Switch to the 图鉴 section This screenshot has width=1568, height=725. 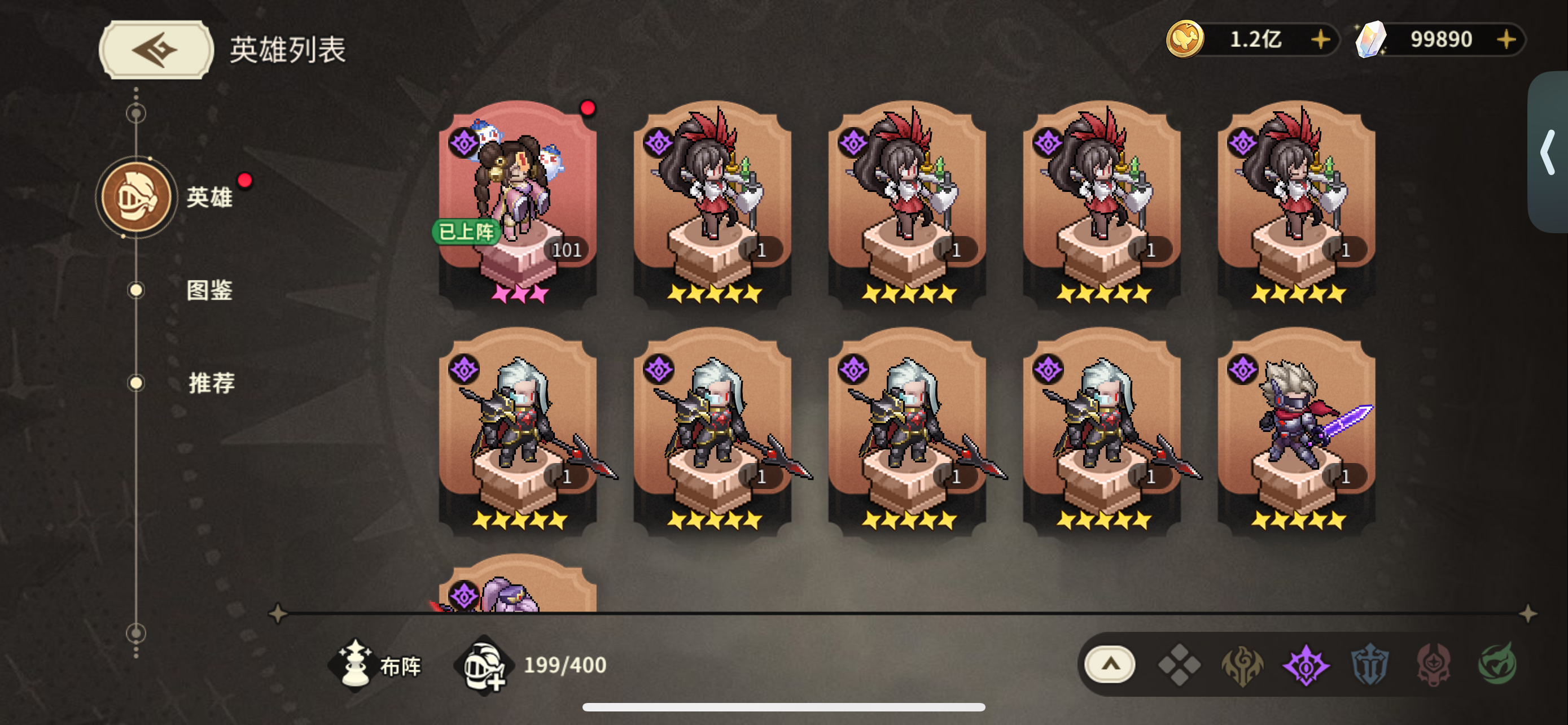210,291
